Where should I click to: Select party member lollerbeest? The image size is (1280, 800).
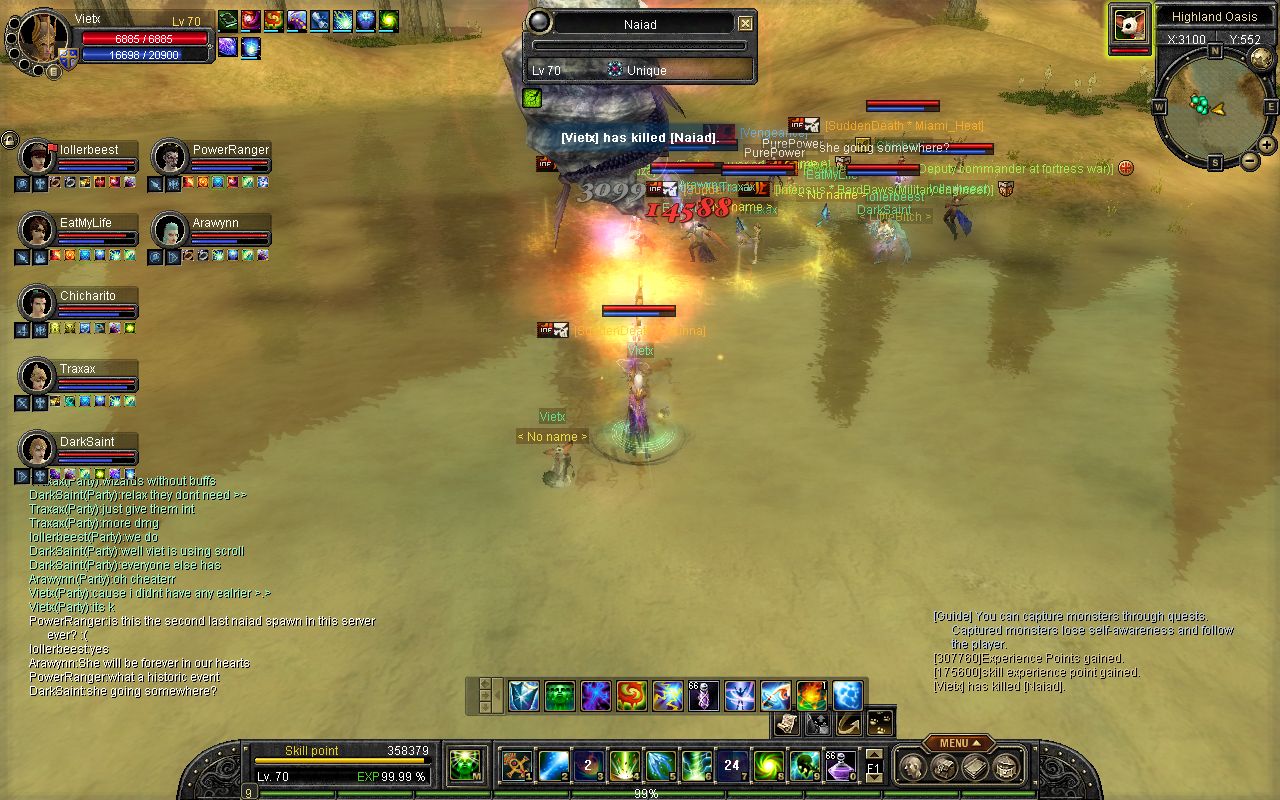(38, 157)
